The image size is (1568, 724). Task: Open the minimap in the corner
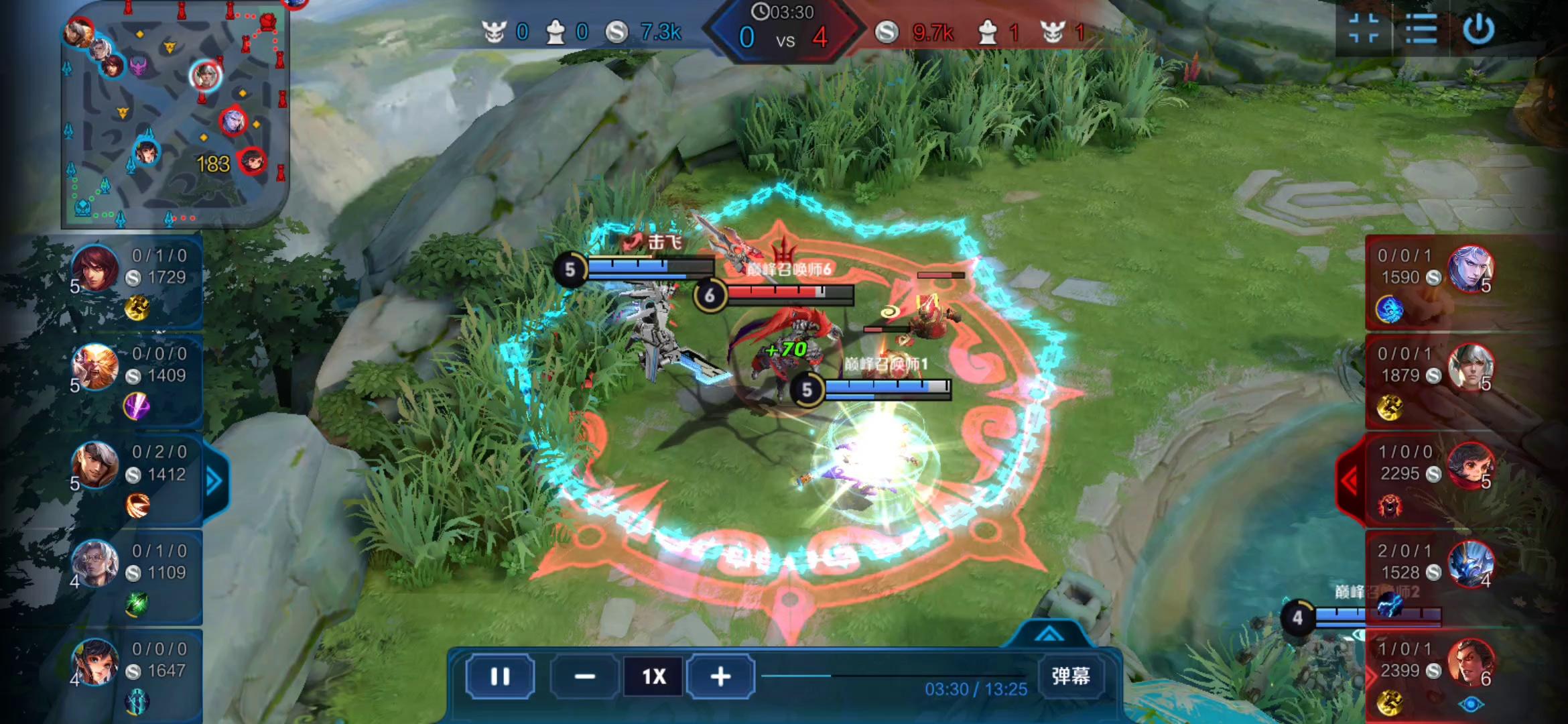click(x=174, y=114)
